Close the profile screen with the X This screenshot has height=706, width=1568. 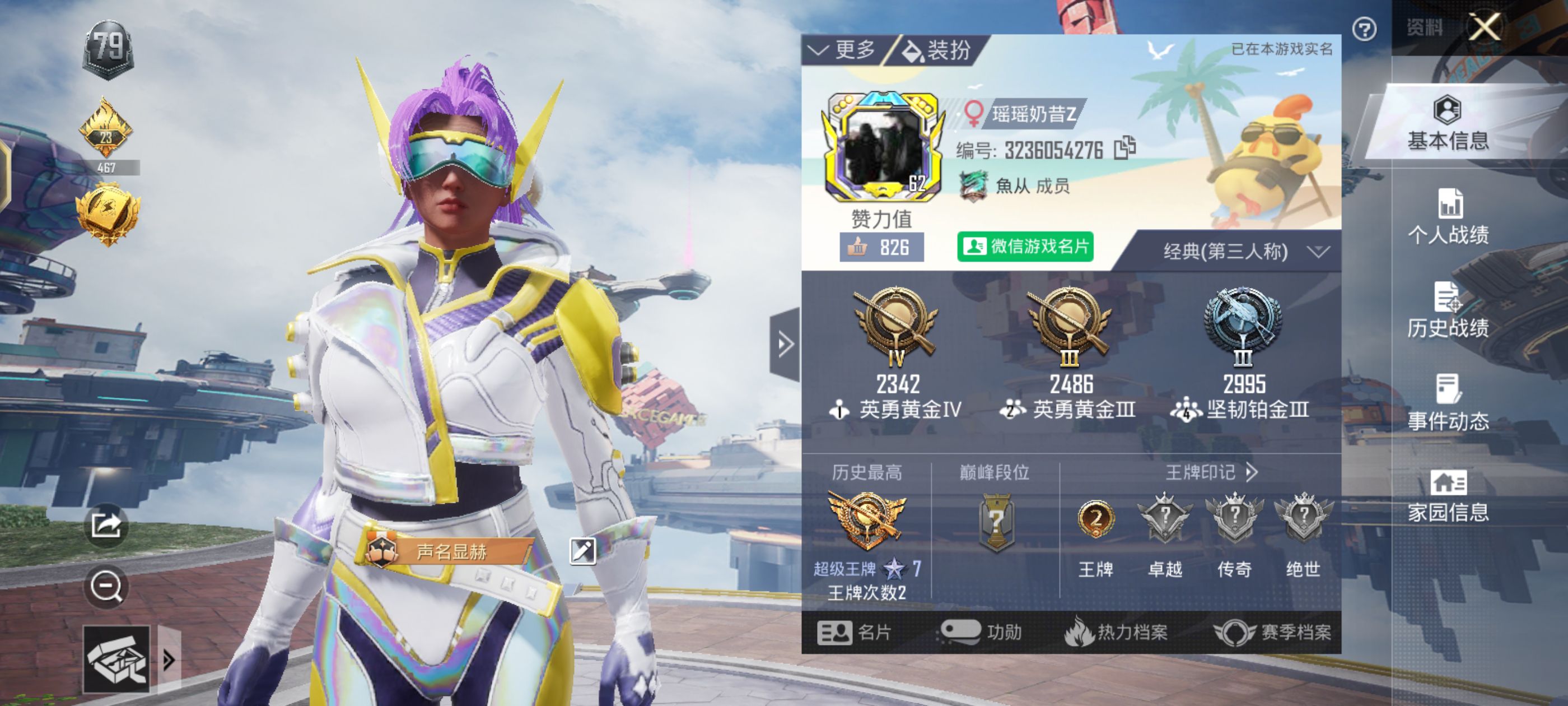[1484, 27]
